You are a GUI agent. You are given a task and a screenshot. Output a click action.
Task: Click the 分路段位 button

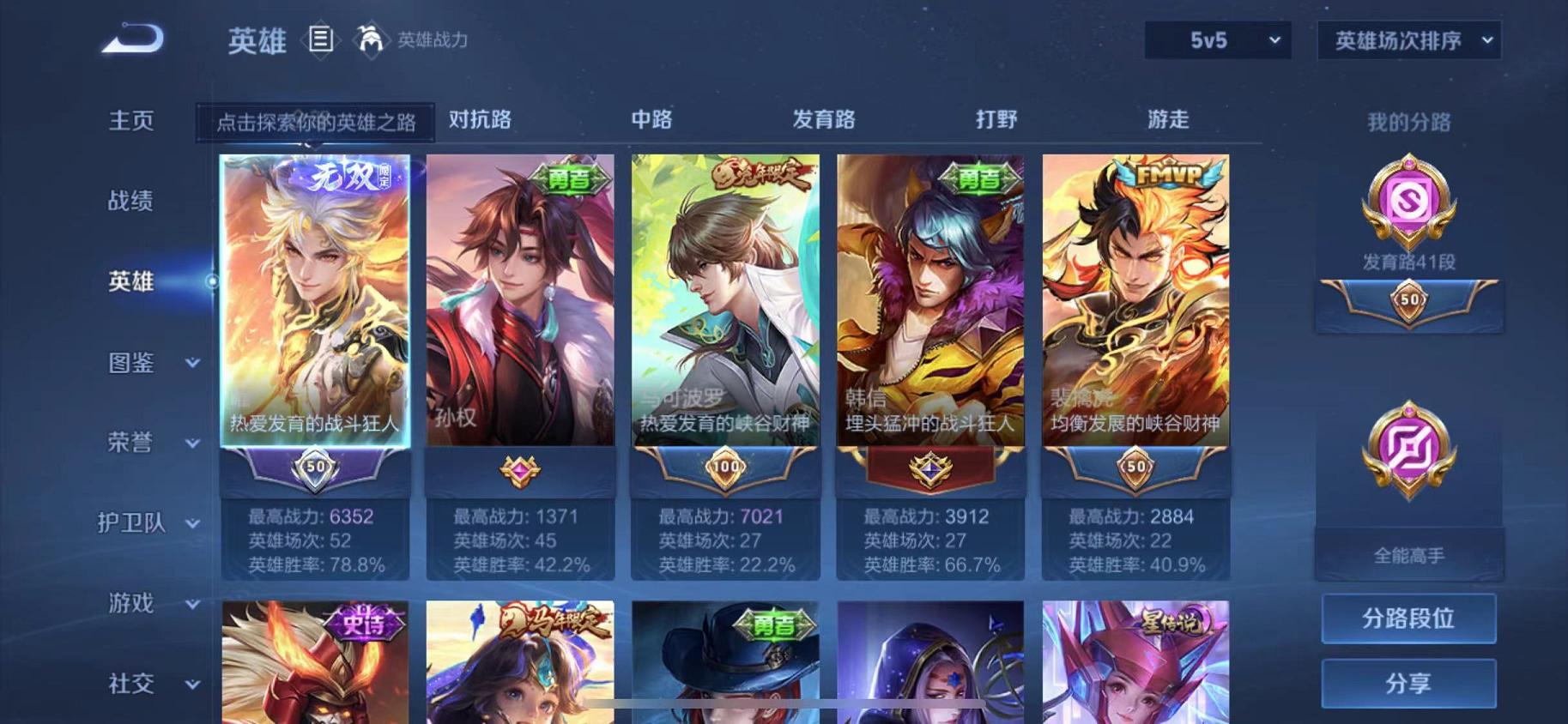(x=1408, y=618)
